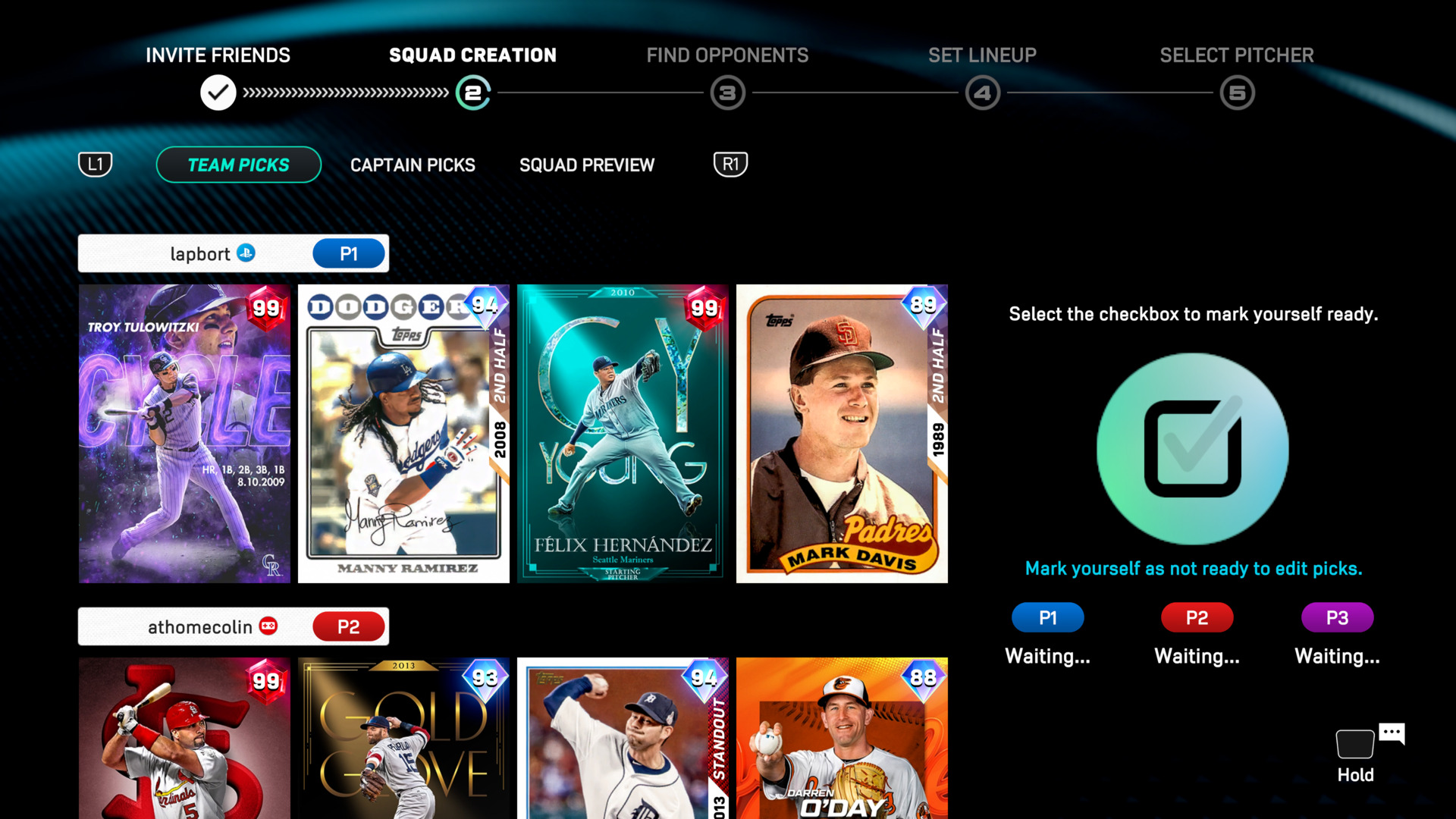Jump to Find Opponents step 3
The width and height of the screenshot is (1456, 819).
727,93
